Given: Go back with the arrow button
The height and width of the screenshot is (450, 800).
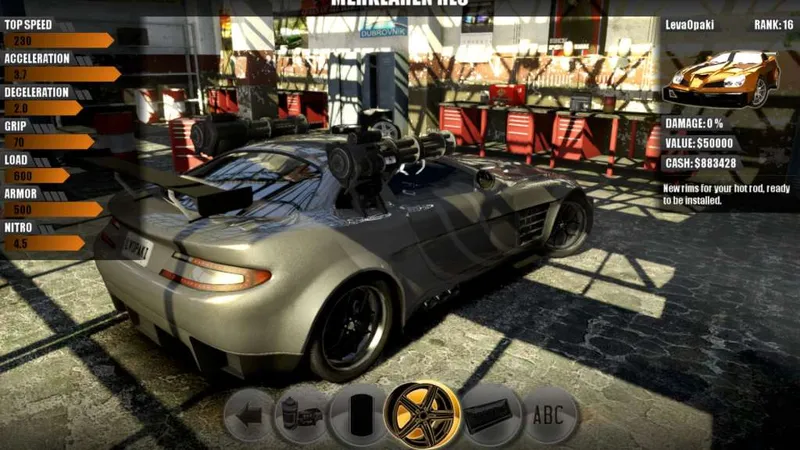Looking at the screenshot, I should point(248,414).
